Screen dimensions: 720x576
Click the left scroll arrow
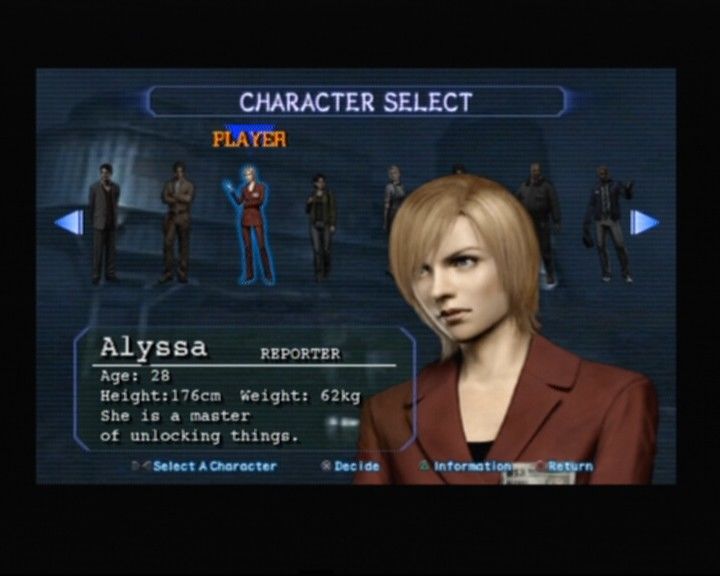point(70,222)
